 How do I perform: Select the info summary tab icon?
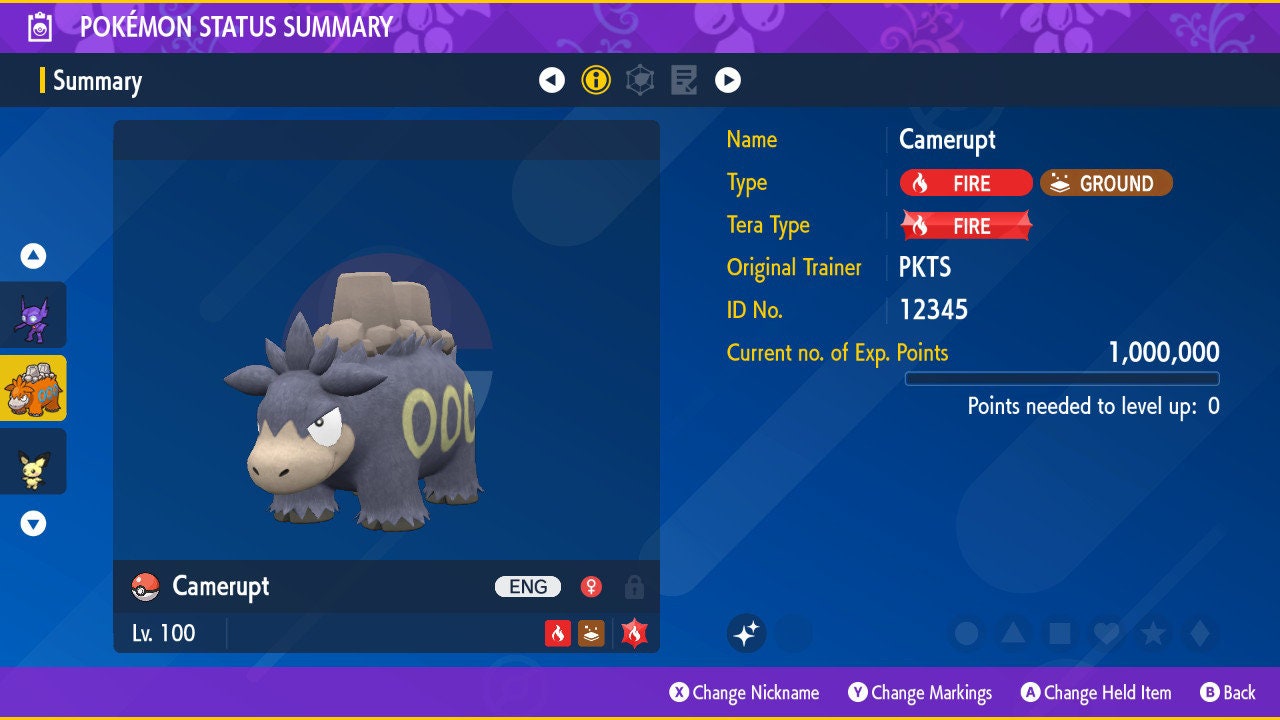point(596,81)
